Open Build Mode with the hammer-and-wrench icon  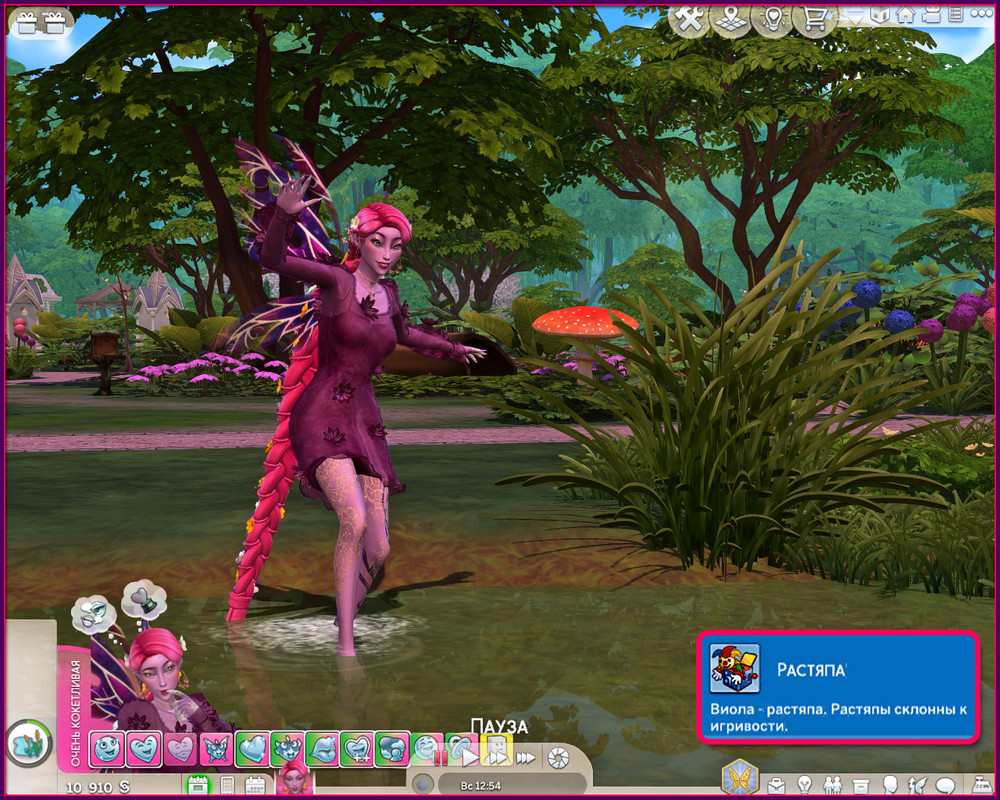click(x=688, y=18)
